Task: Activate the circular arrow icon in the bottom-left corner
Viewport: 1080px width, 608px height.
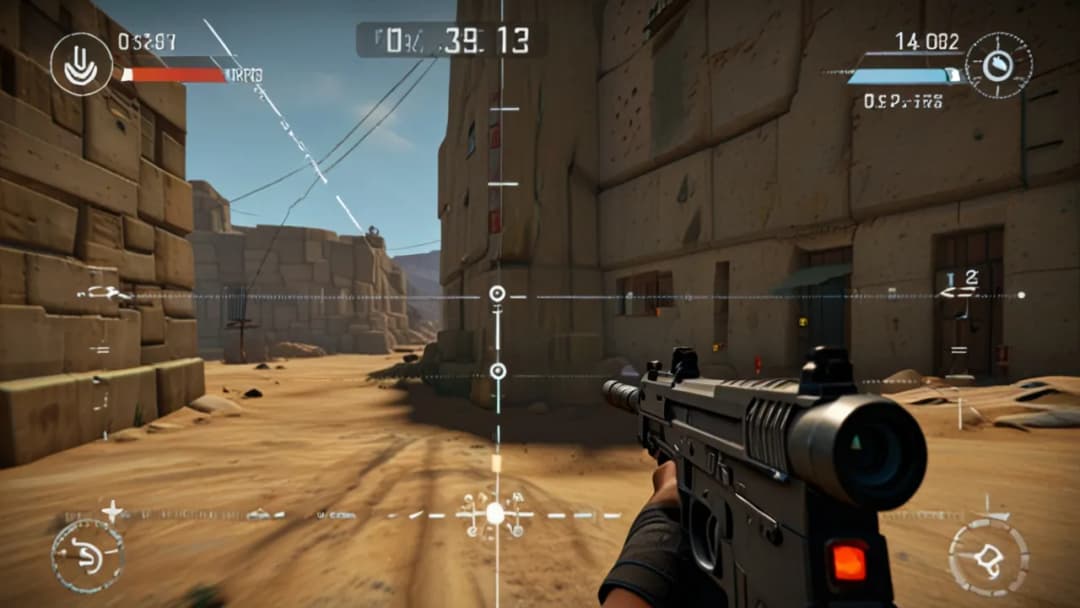Action: (x=87, y=555)
